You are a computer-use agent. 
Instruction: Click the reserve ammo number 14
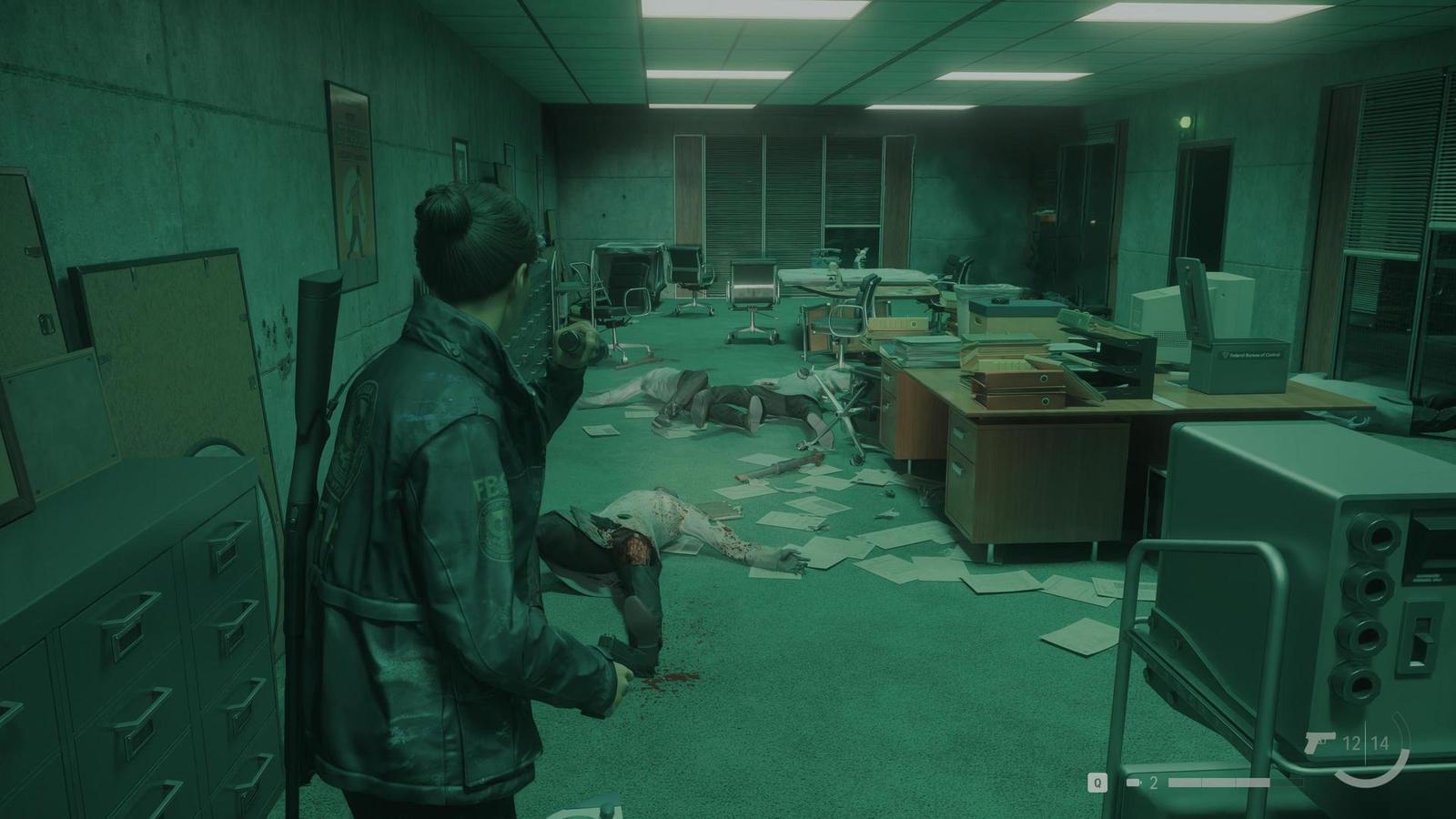click(x=1380, y=743)
